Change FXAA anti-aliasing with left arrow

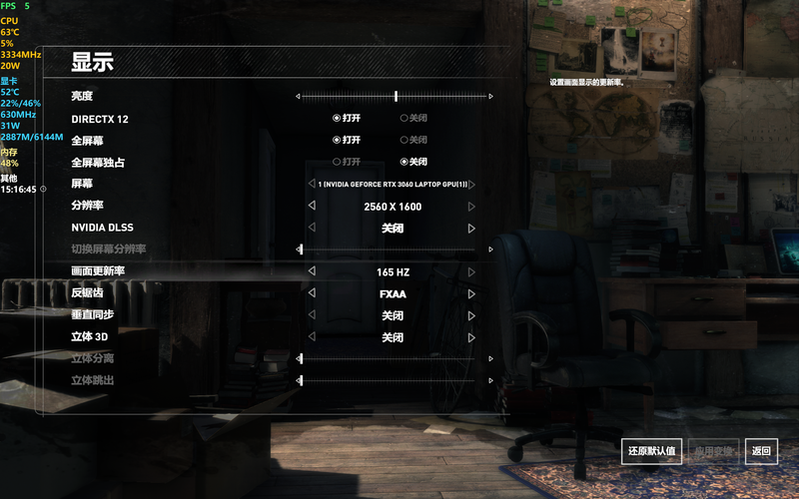click(311, 294)
